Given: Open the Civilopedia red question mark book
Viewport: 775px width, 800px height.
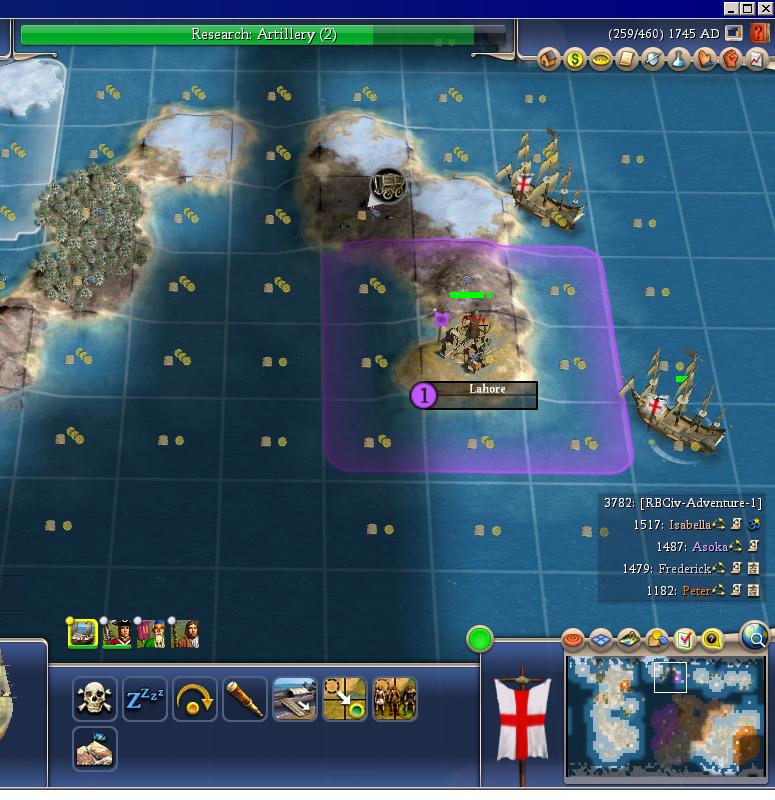Looking at the screenshot, I should click(x=760, y=33).
